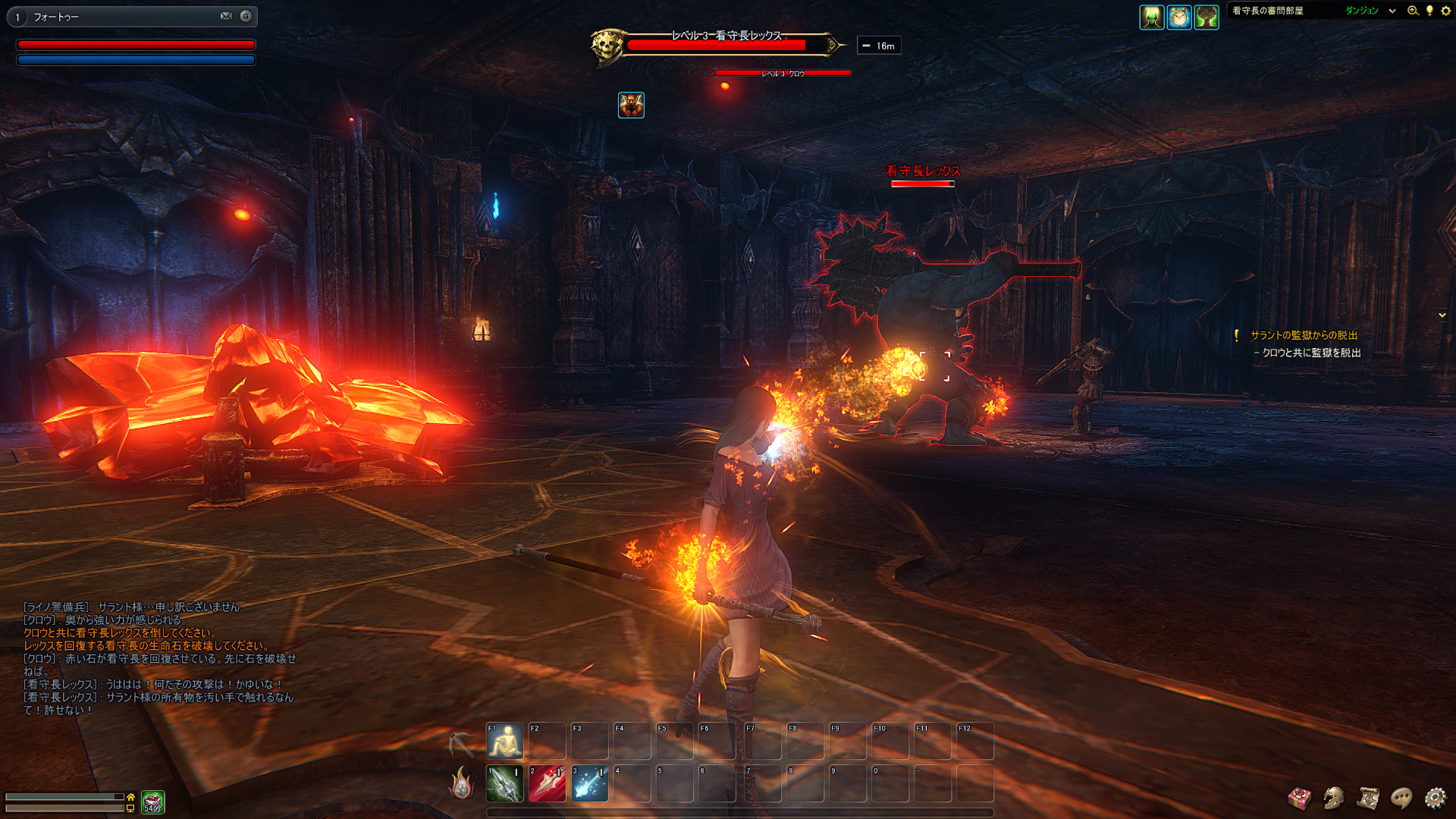Use the red spear thrust skill
Image resolution: width=1456 pixels, height=819 pixels.
[548, 783]
